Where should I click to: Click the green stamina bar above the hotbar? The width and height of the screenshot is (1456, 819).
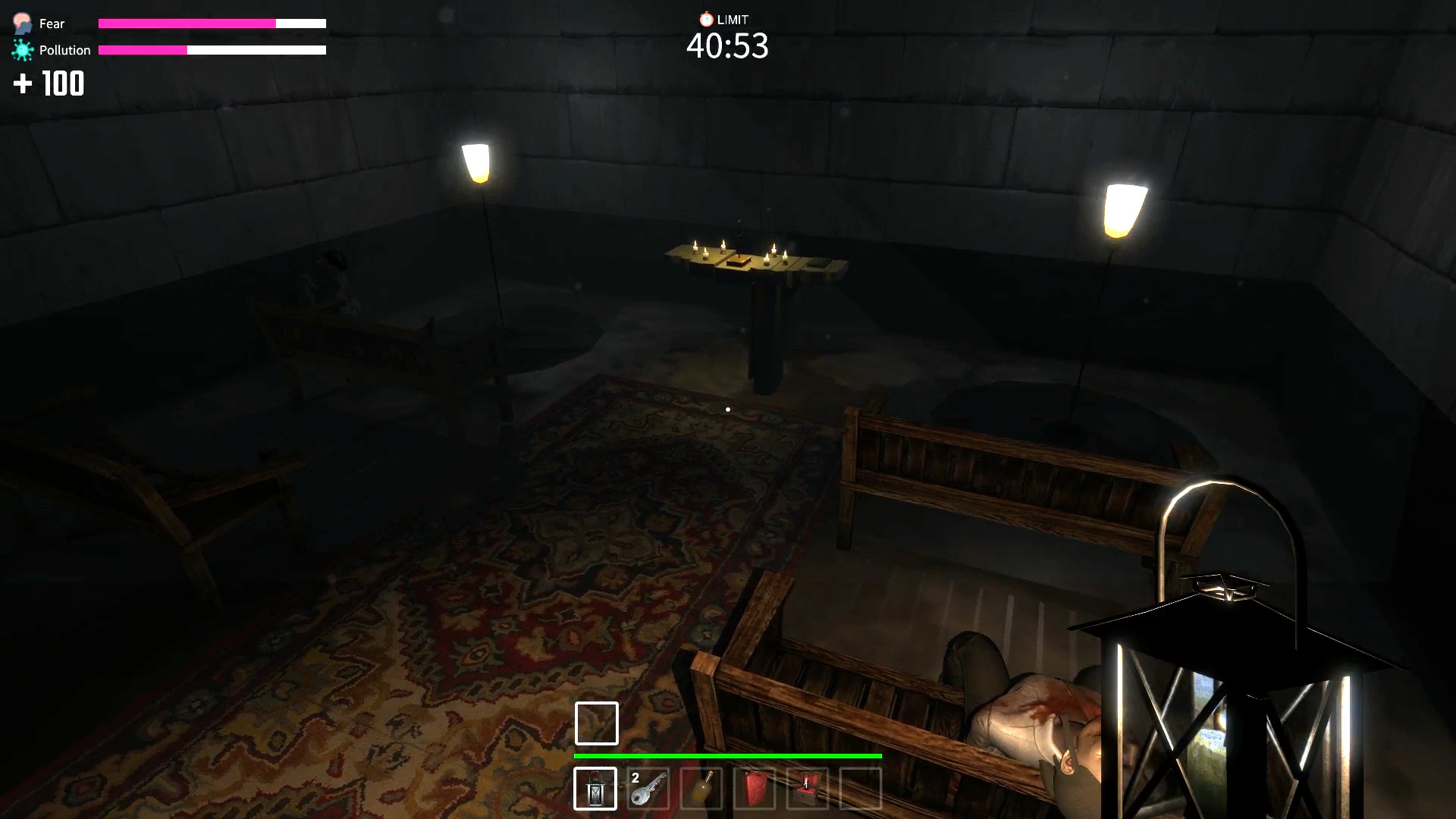[x=727, y=756]
